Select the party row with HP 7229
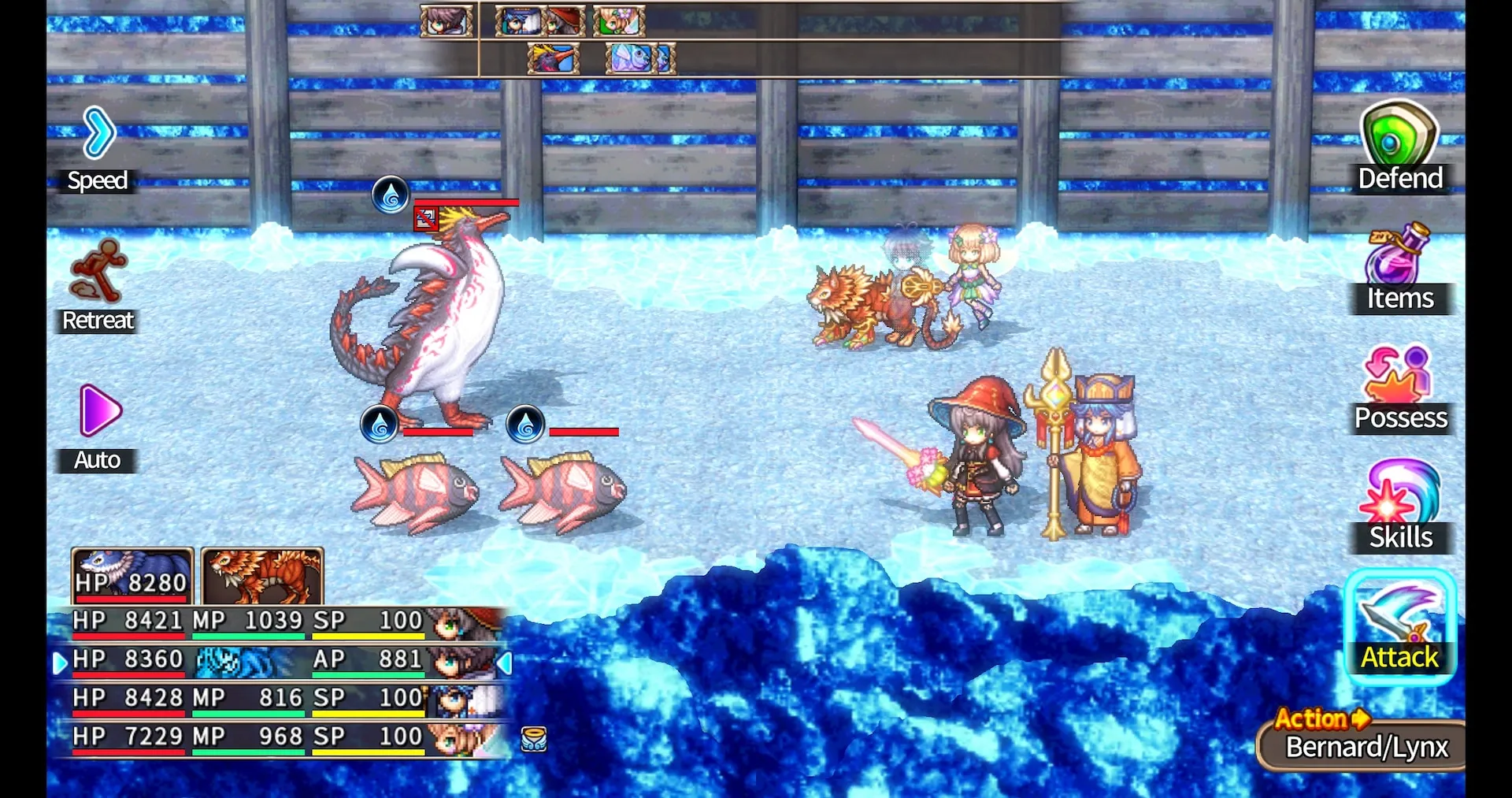The image size is (1512, 798). click(x=276, y=737)
